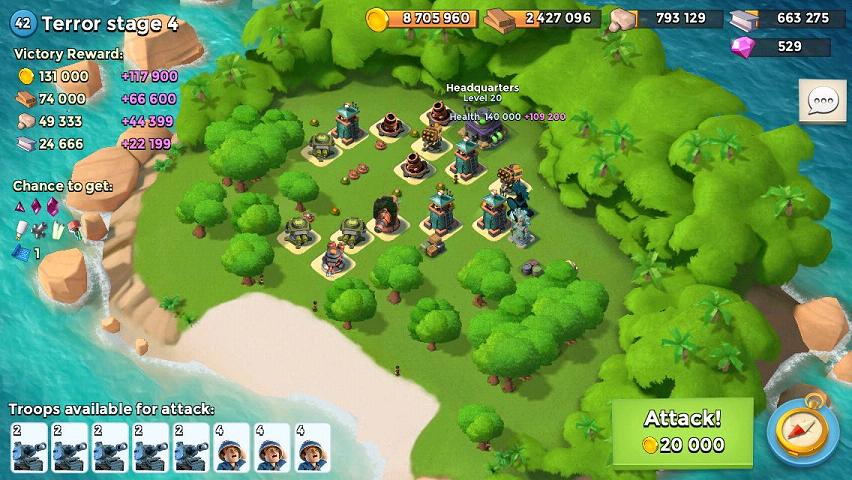Tap the compass to return to map
Viewport: 852px width, 480px height.
click(802, 432)
